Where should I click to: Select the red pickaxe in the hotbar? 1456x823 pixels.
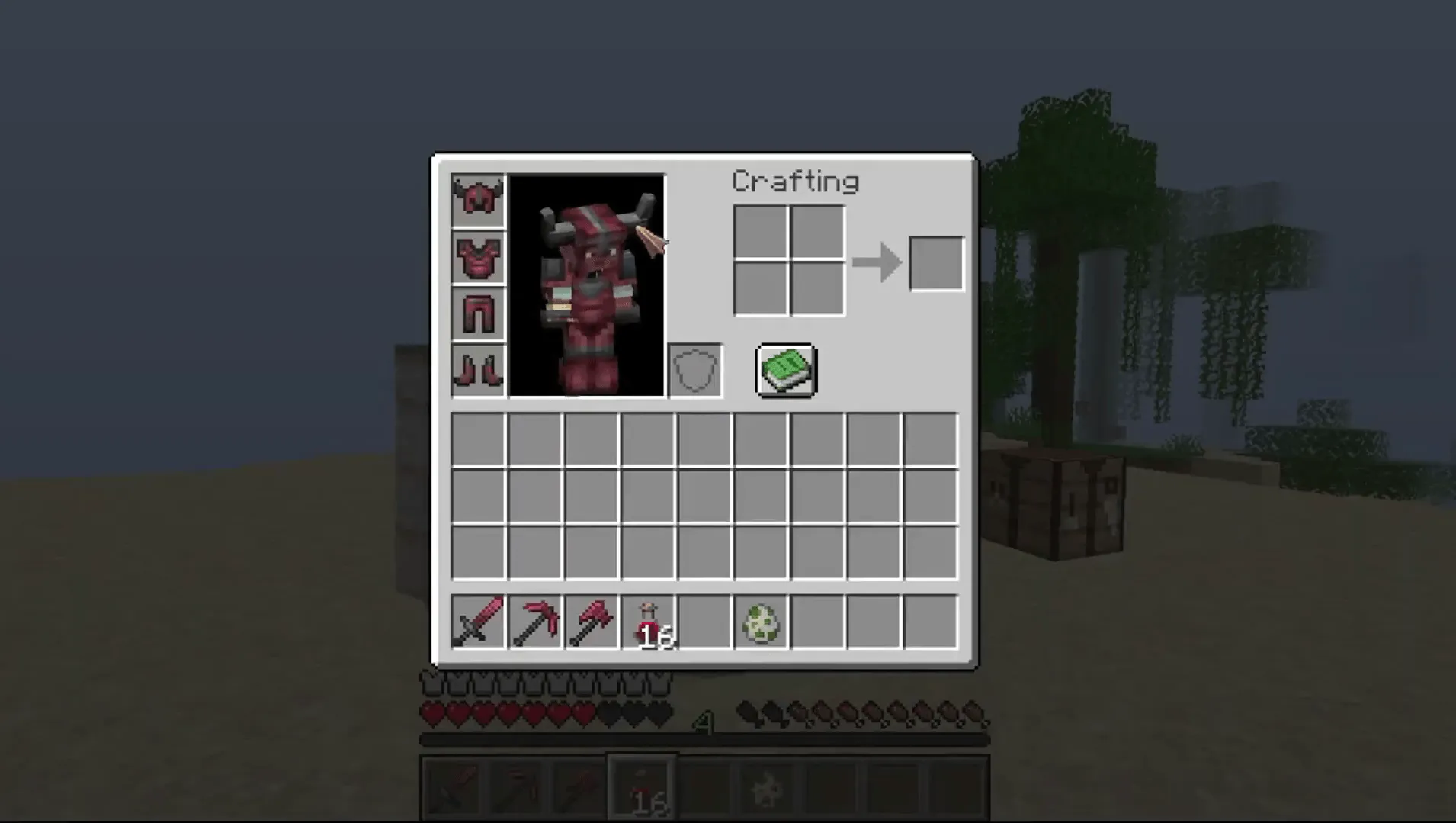[x=535, y=622]
